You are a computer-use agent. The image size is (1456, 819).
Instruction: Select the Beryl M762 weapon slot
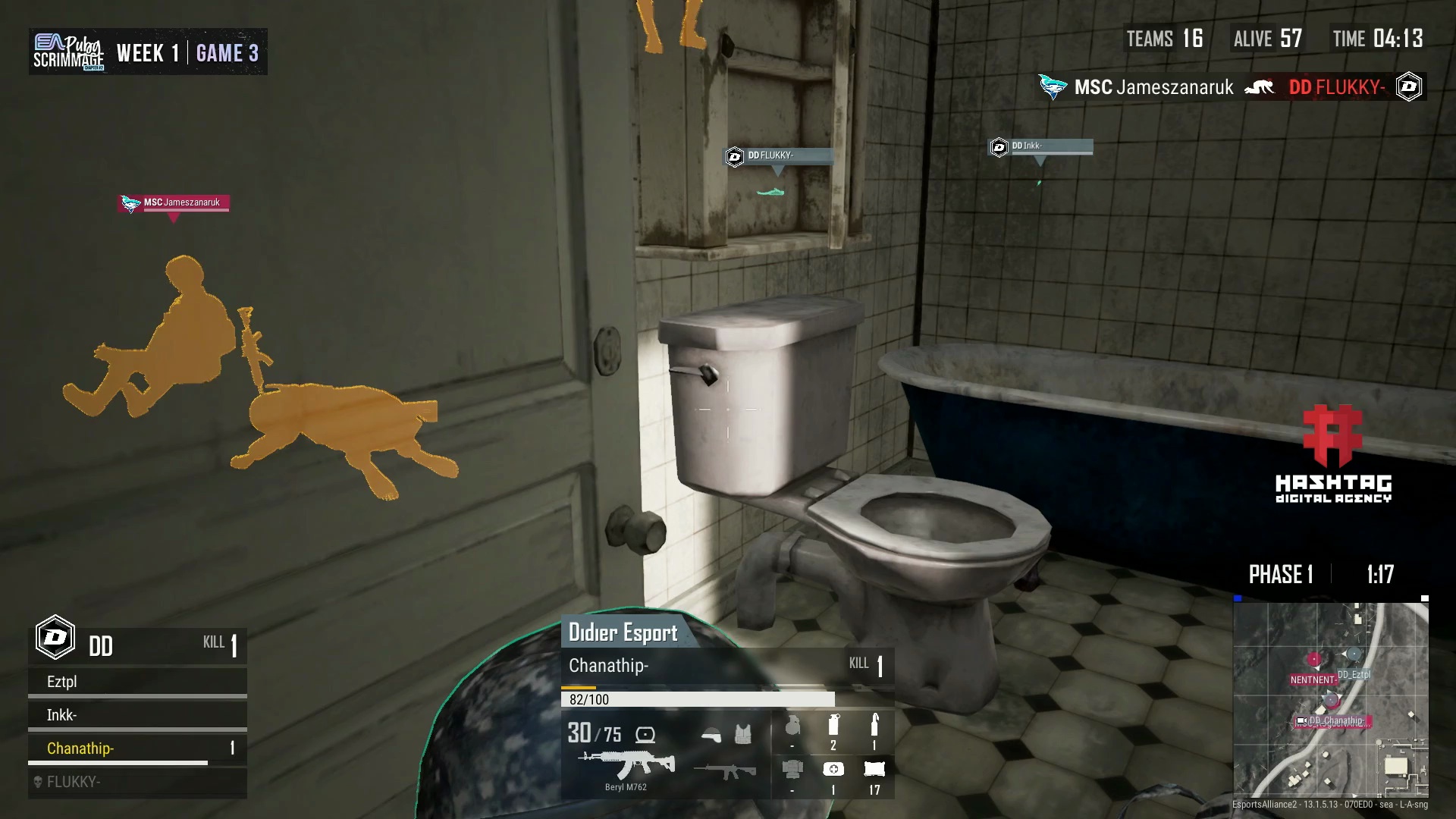[x=626, y=766]
